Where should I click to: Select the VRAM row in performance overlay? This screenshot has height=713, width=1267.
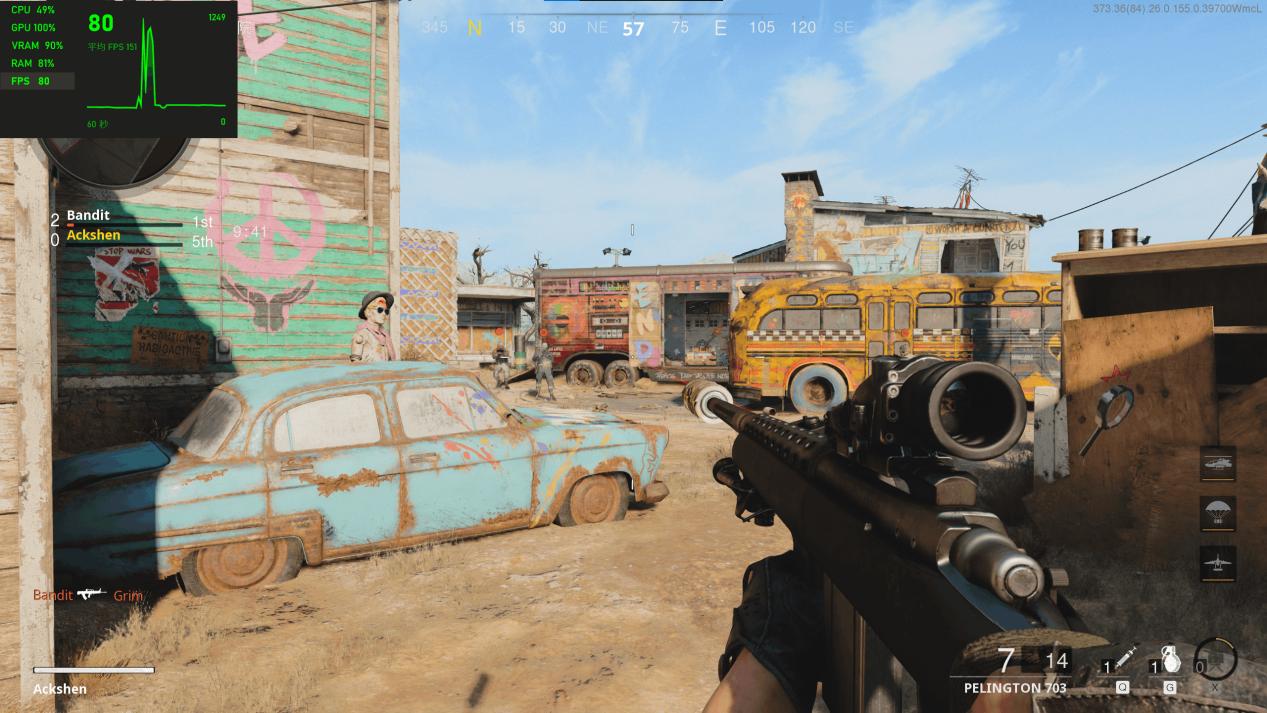[38, 46]
